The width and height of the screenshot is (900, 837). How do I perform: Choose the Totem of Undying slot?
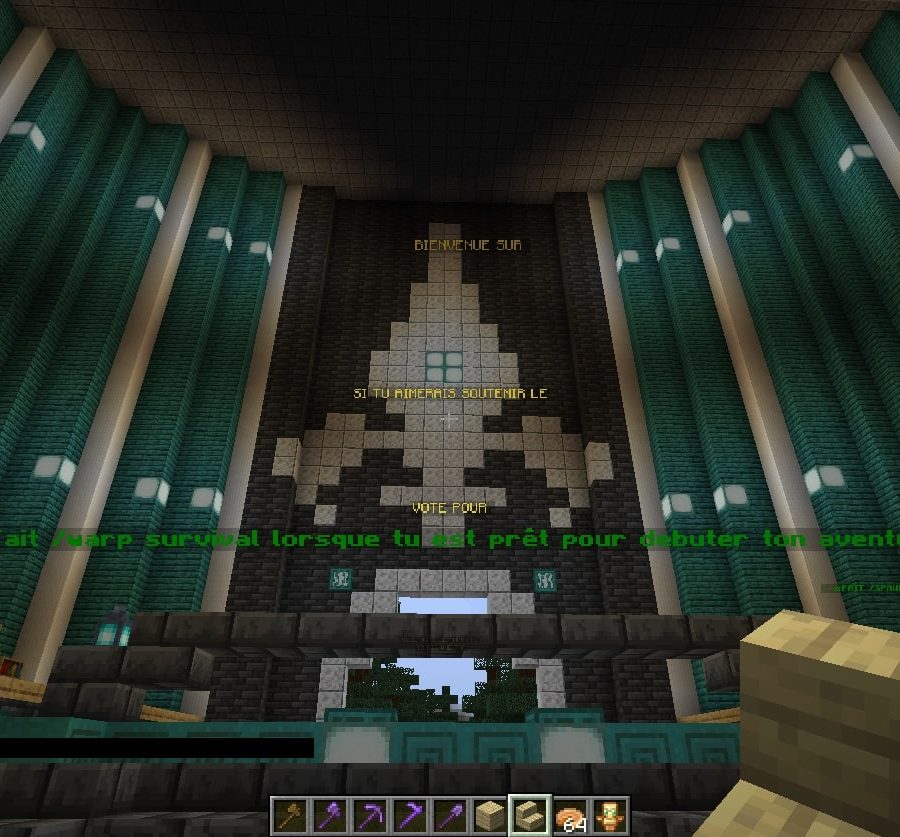(609, 816)
